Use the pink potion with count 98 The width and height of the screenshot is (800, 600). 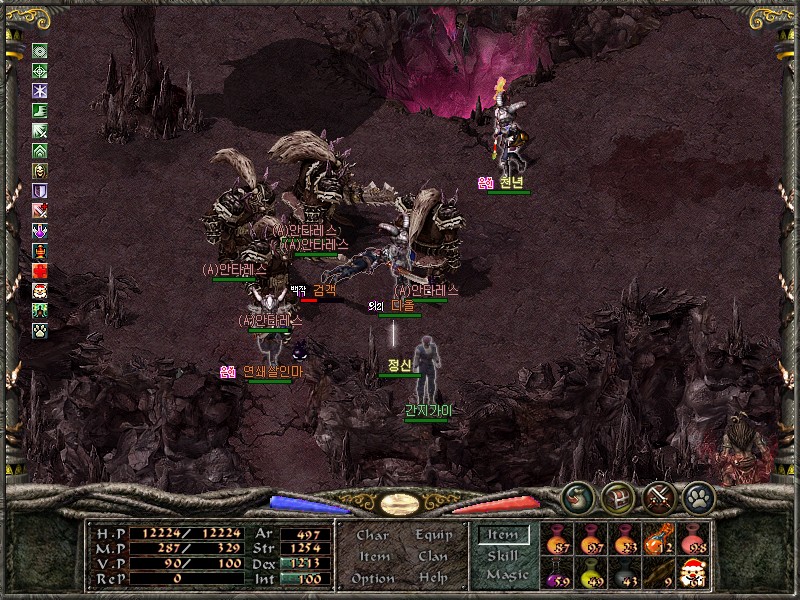(692, 539)
